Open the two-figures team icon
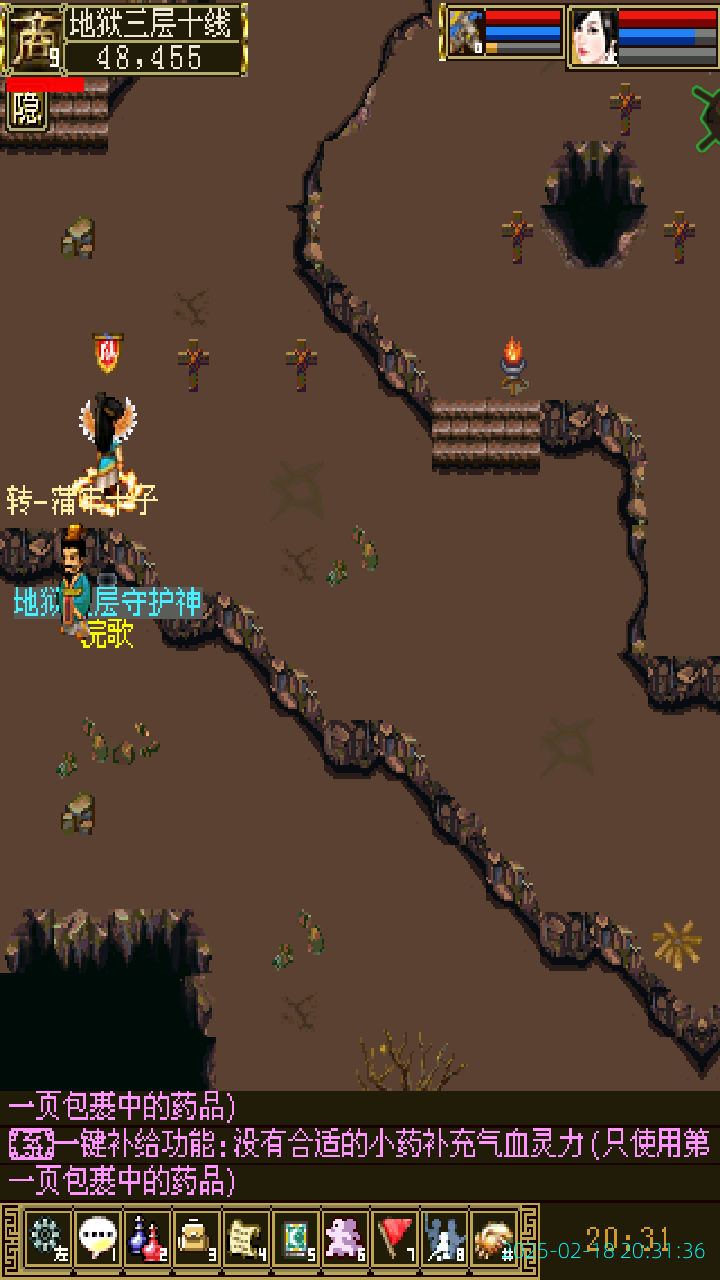 tap(444, 1237)
